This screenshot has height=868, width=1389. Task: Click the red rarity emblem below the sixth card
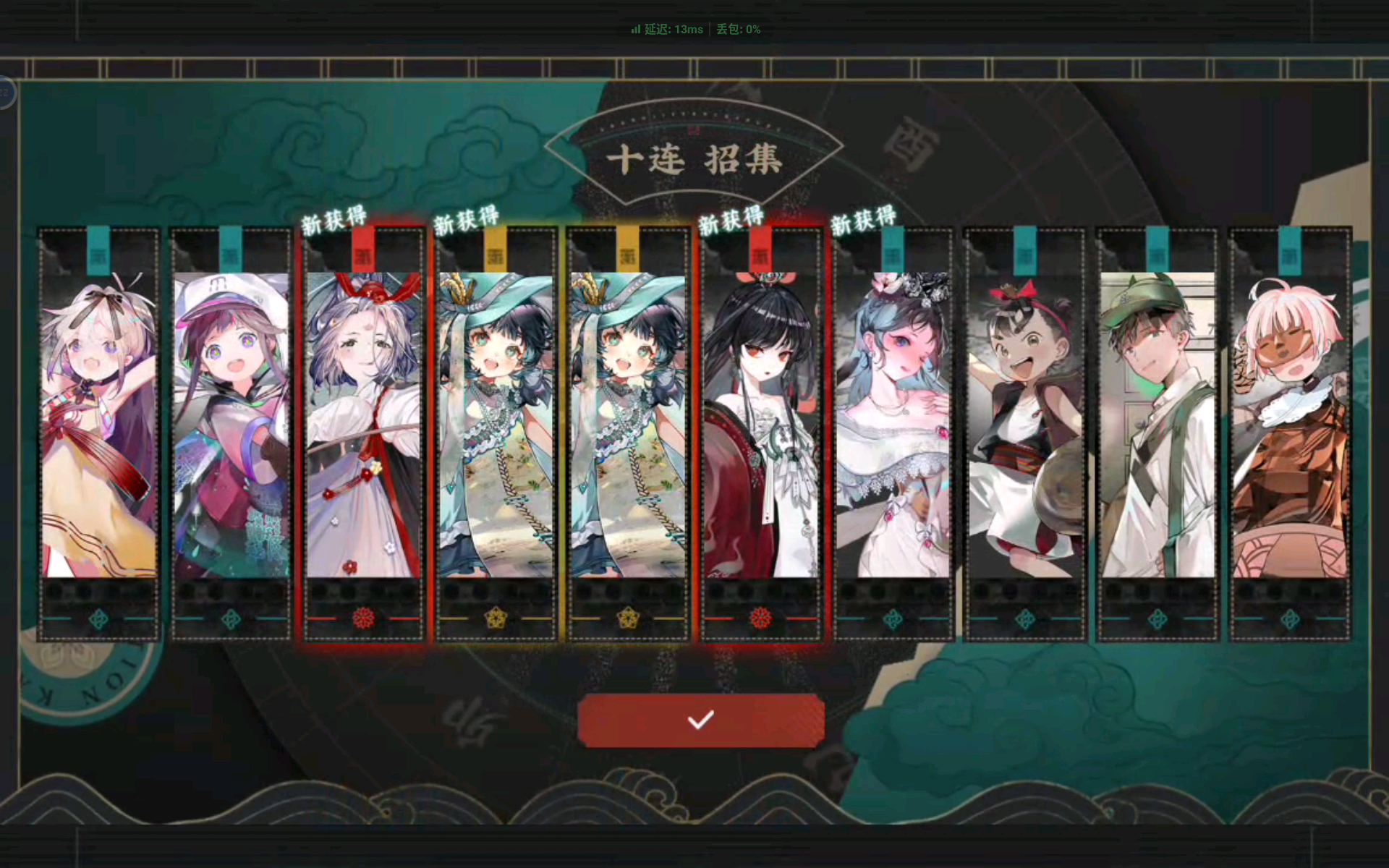pos(760,617)
